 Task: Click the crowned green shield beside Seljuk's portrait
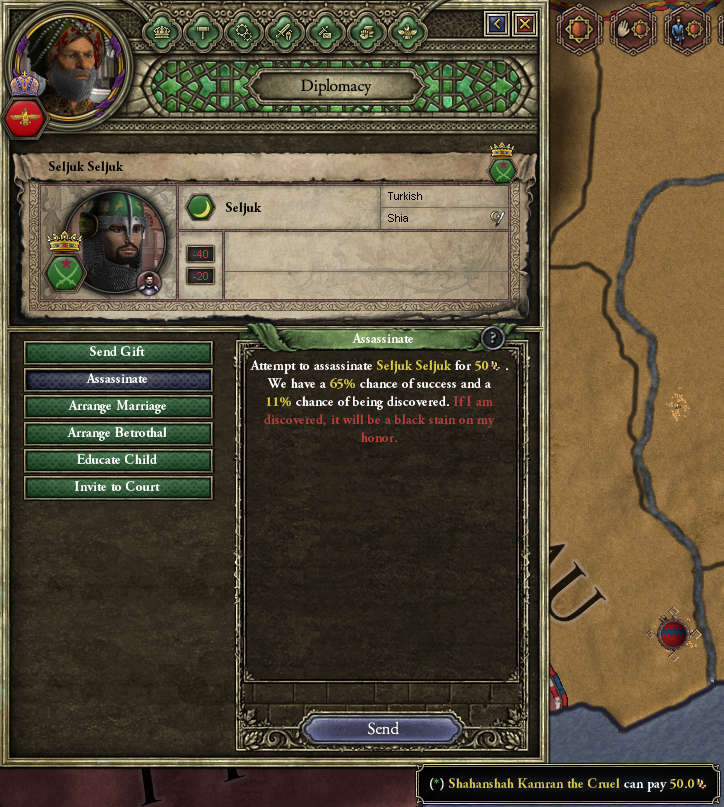(65, 266)
